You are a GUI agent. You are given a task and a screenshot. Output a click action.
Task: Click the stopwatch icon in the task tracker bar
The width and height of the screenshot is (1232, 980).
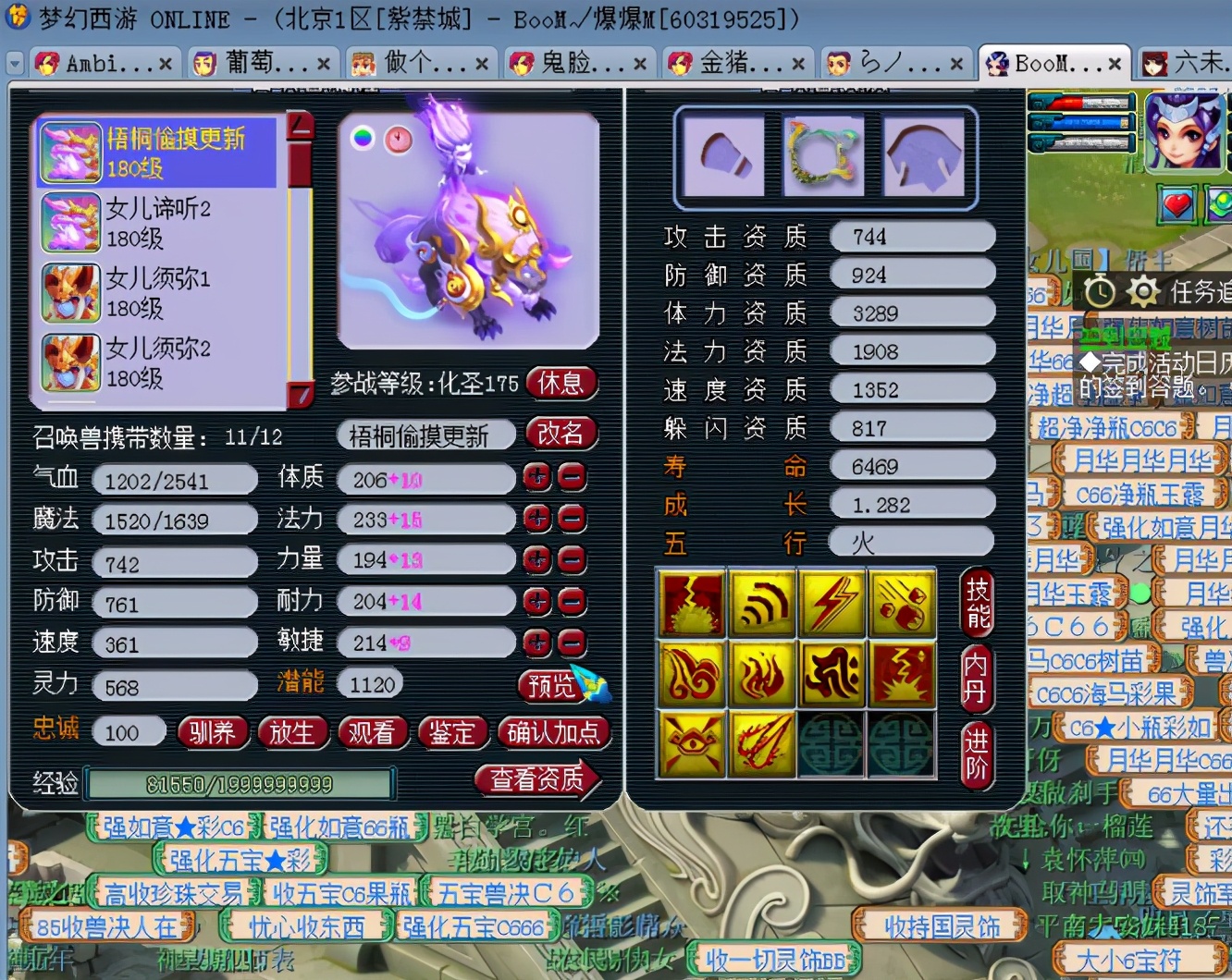pyautogui.click(x=1101, y=290)
